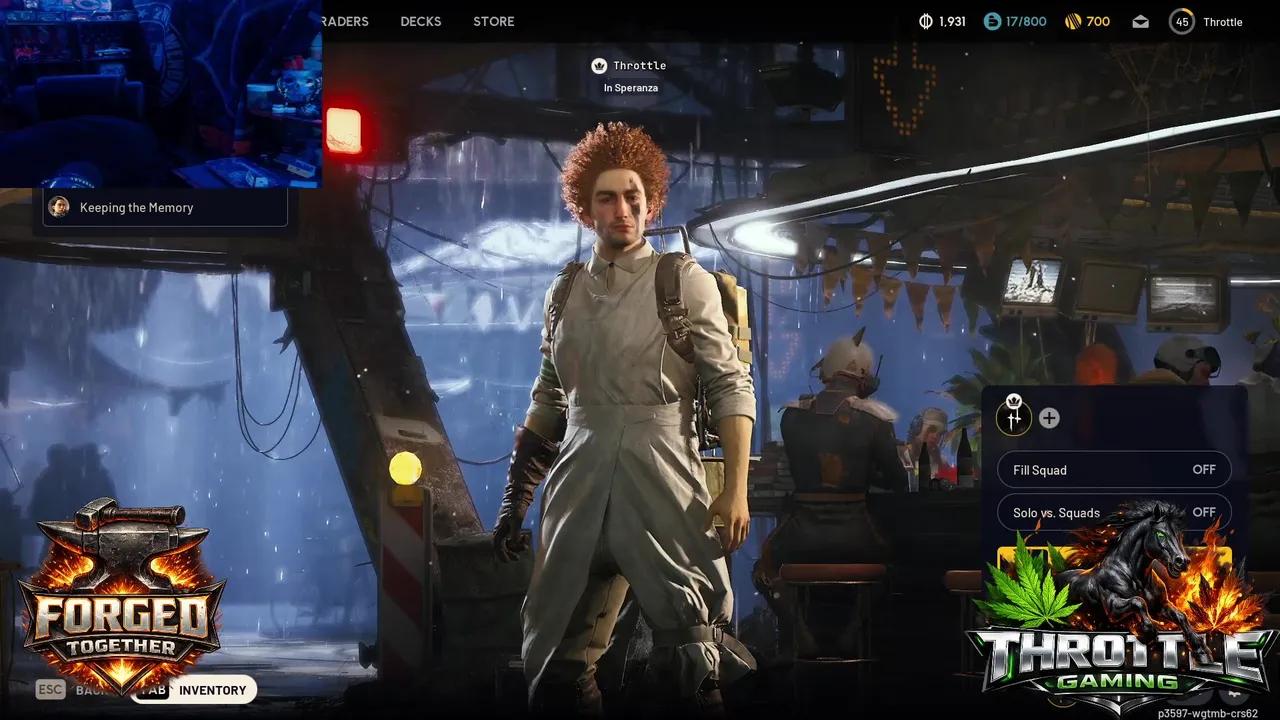Click the Keeping the Memory quest portrait

click(x=59, y=207)
